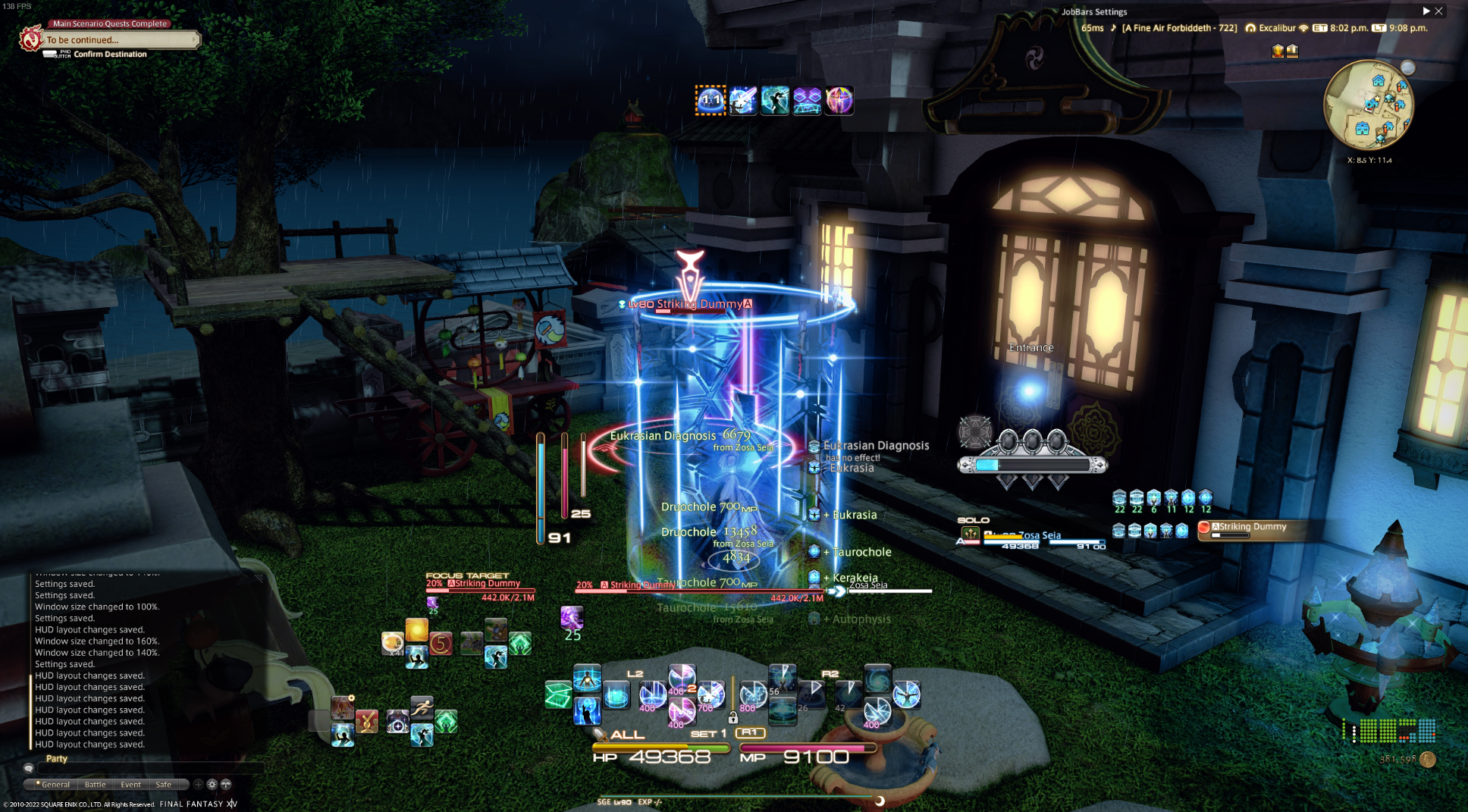Viewport: 1468px width, 812px height.
Task: Add a new chat tab with plus button
Action: (198, 785)
